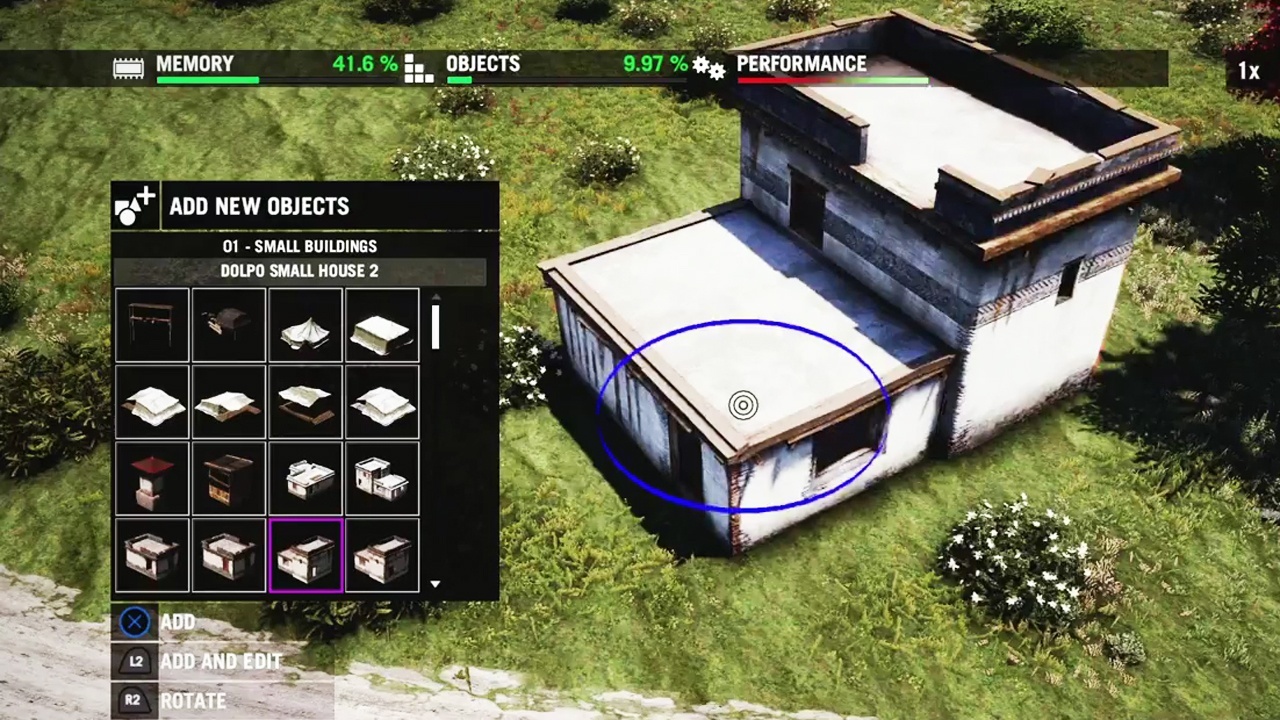
Task: Click the up arrow above the scrollbar
Action: [435, 297]
